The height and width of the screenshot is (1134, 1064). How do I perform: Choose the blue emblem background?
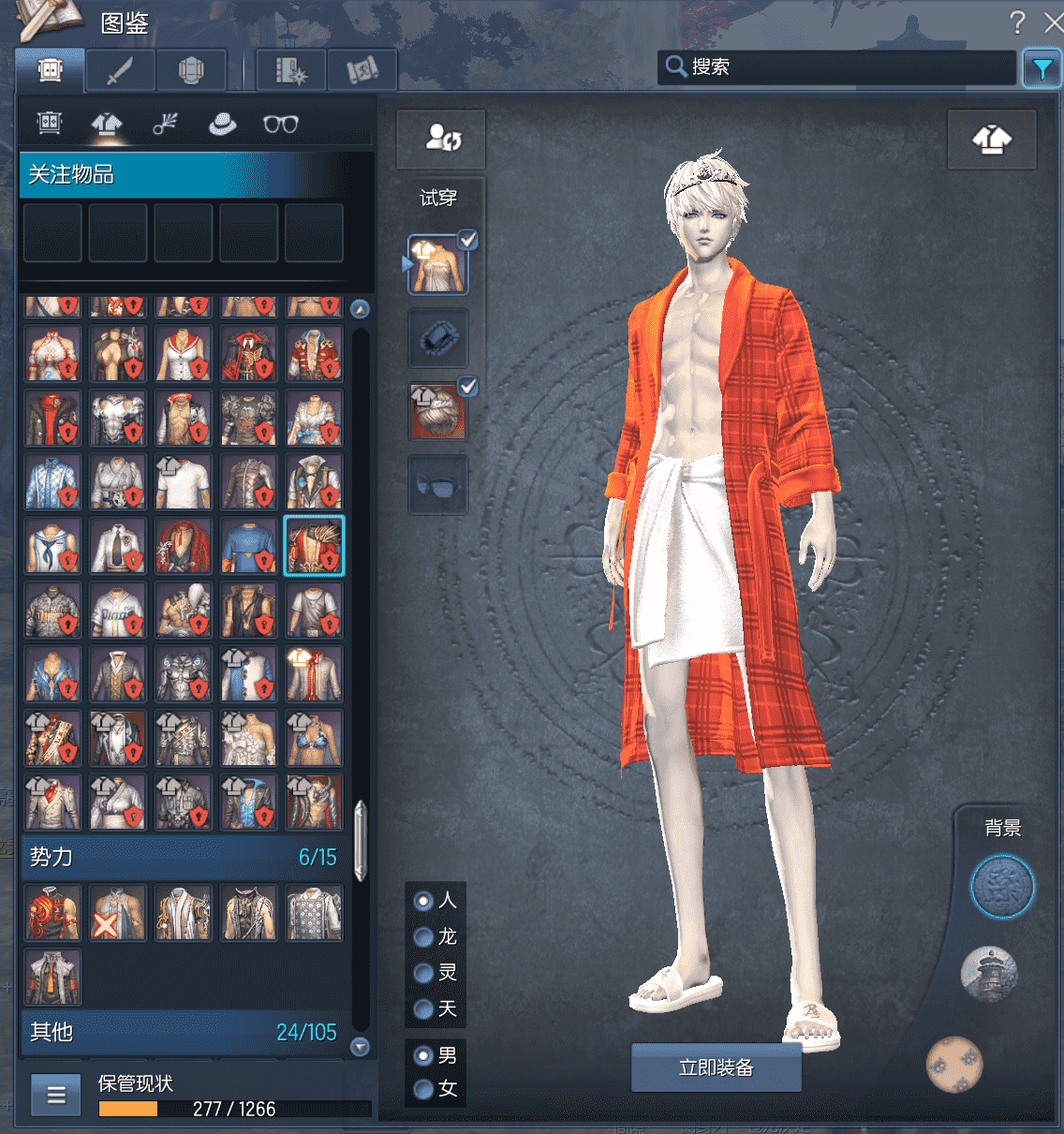[x=1001, y=887]
